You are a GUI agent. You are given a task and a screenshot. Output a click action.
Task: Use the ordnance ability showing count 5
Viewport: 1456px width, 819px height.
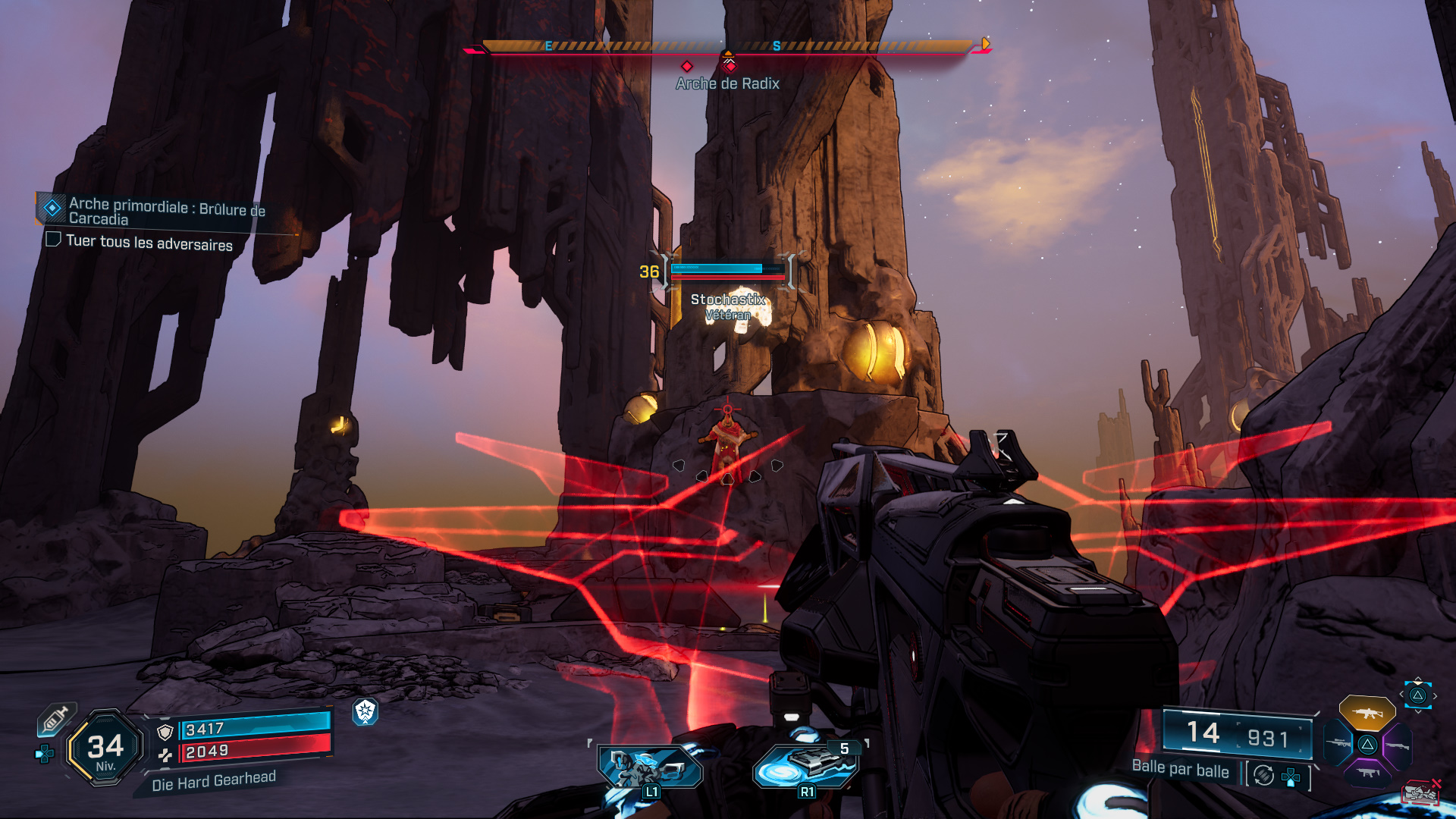[x=806, y=766]
